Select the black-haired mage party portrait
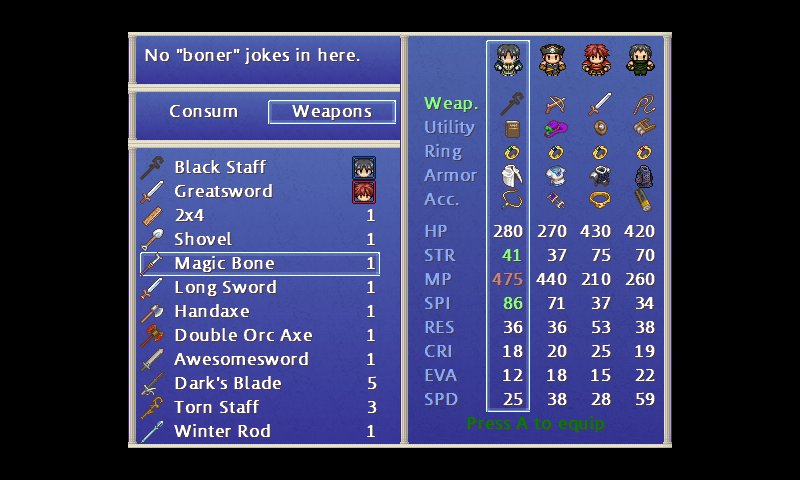This screenshot has width=800, height=480. (508, 60)
